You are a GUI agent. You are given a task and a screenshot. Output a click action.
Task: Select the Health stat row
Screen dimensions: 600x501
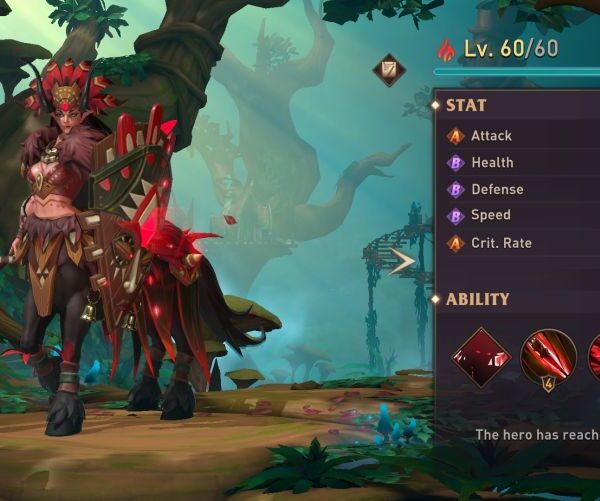coord(492,163)
